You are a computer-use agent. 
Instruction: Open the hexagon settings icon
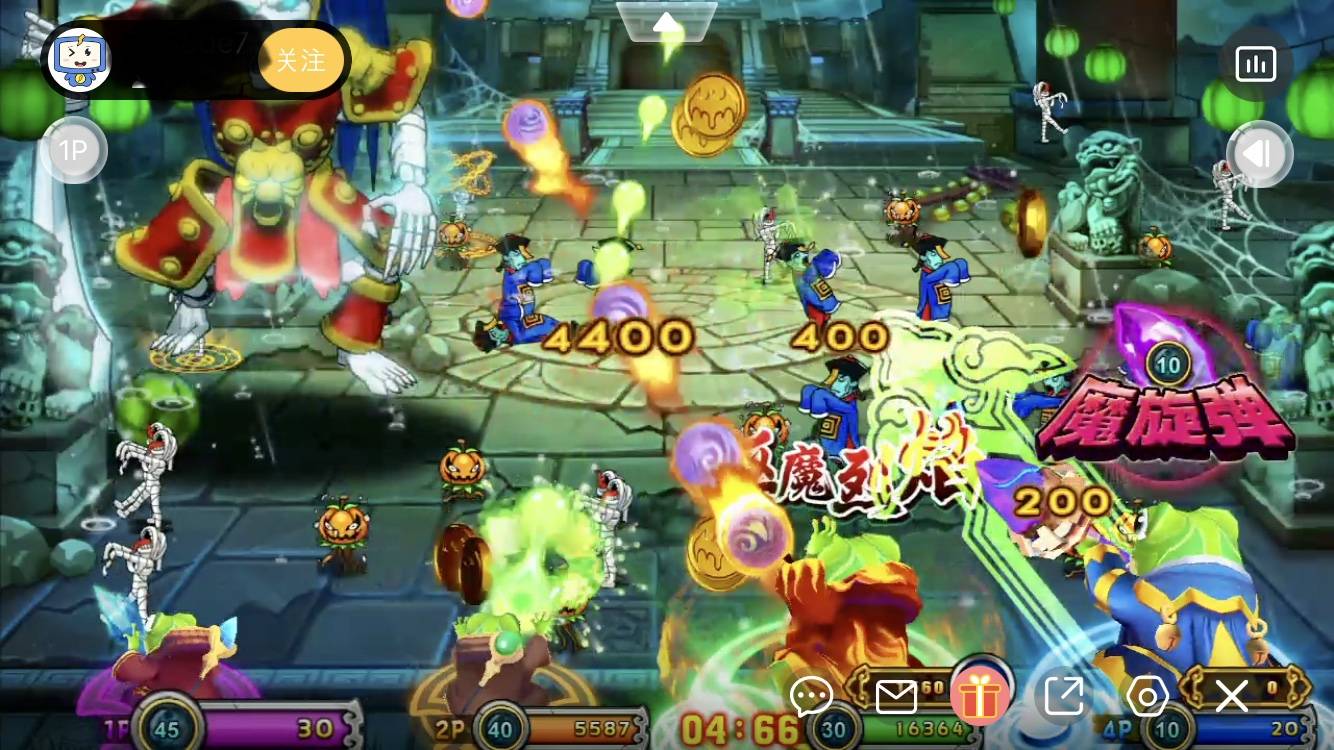coord(1147,696)
